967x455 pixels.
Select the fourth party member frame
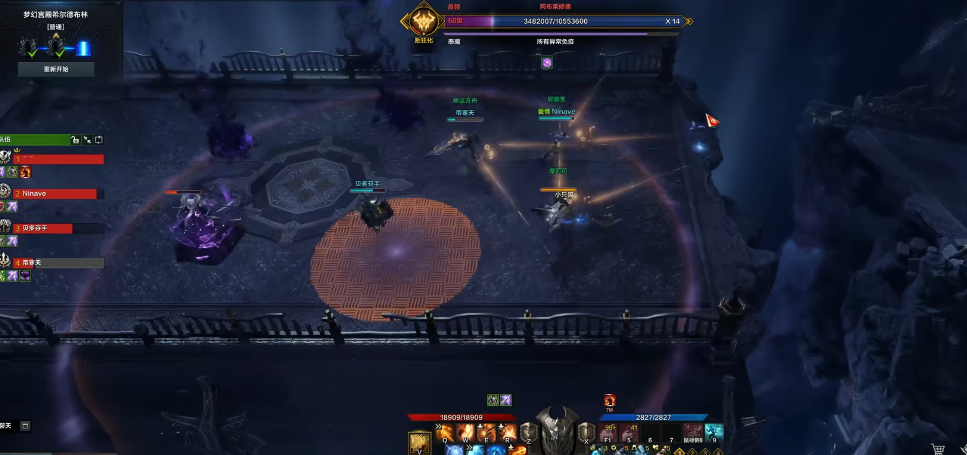54,263
